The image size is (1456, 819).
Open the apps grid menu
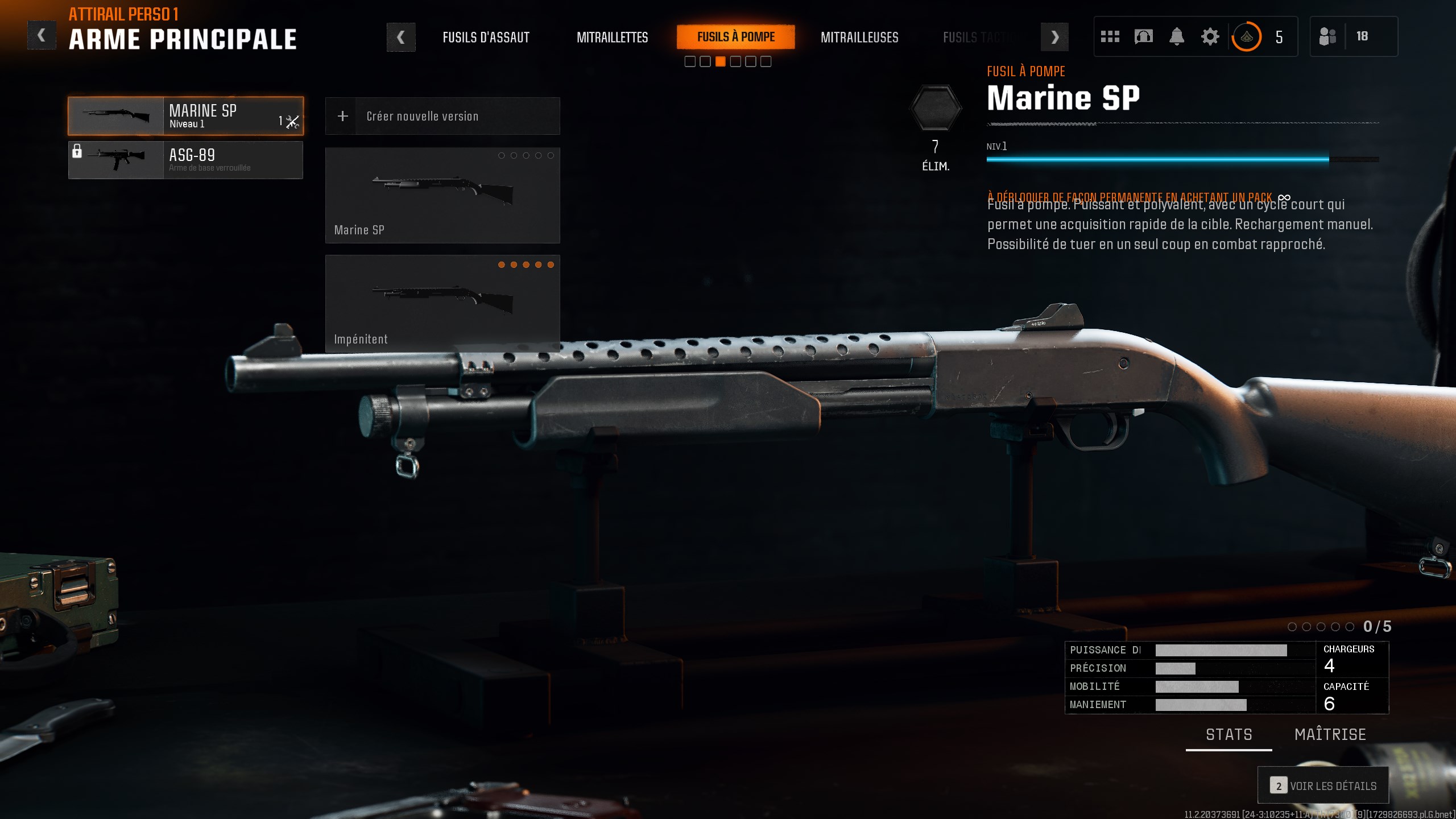point(1110,36)
